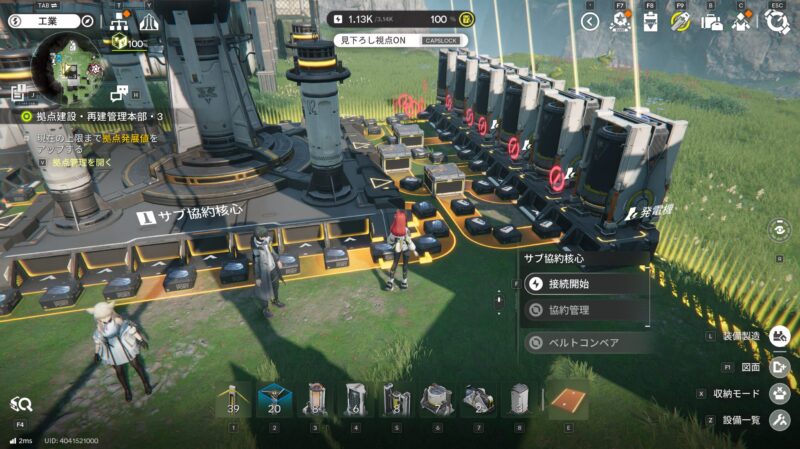Image resolution: width=800 pixels, height=449 pixels.
Task: Select hotbar item with count 20
Action: [x=274, y=400]
